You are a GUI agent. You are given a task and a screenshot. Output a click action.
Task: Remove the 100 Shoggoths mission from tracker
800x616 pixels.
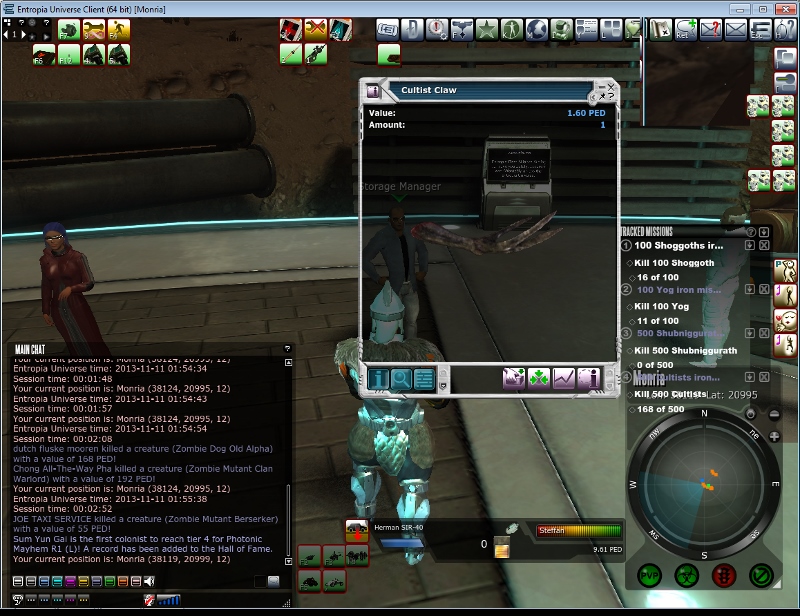[764, 245]
